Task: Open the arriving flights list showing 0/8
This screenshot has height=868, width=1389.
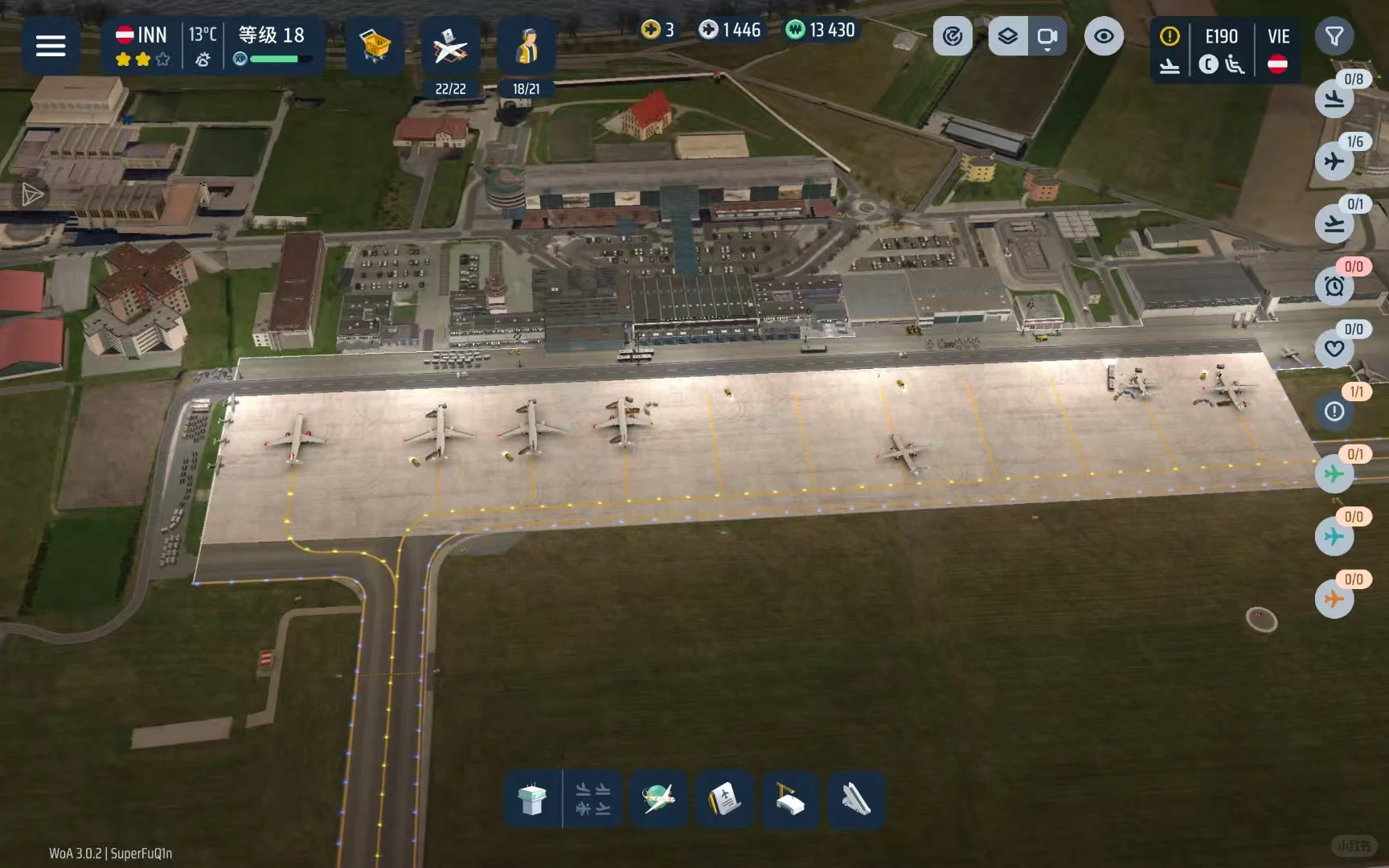Action: point(1334,100)
